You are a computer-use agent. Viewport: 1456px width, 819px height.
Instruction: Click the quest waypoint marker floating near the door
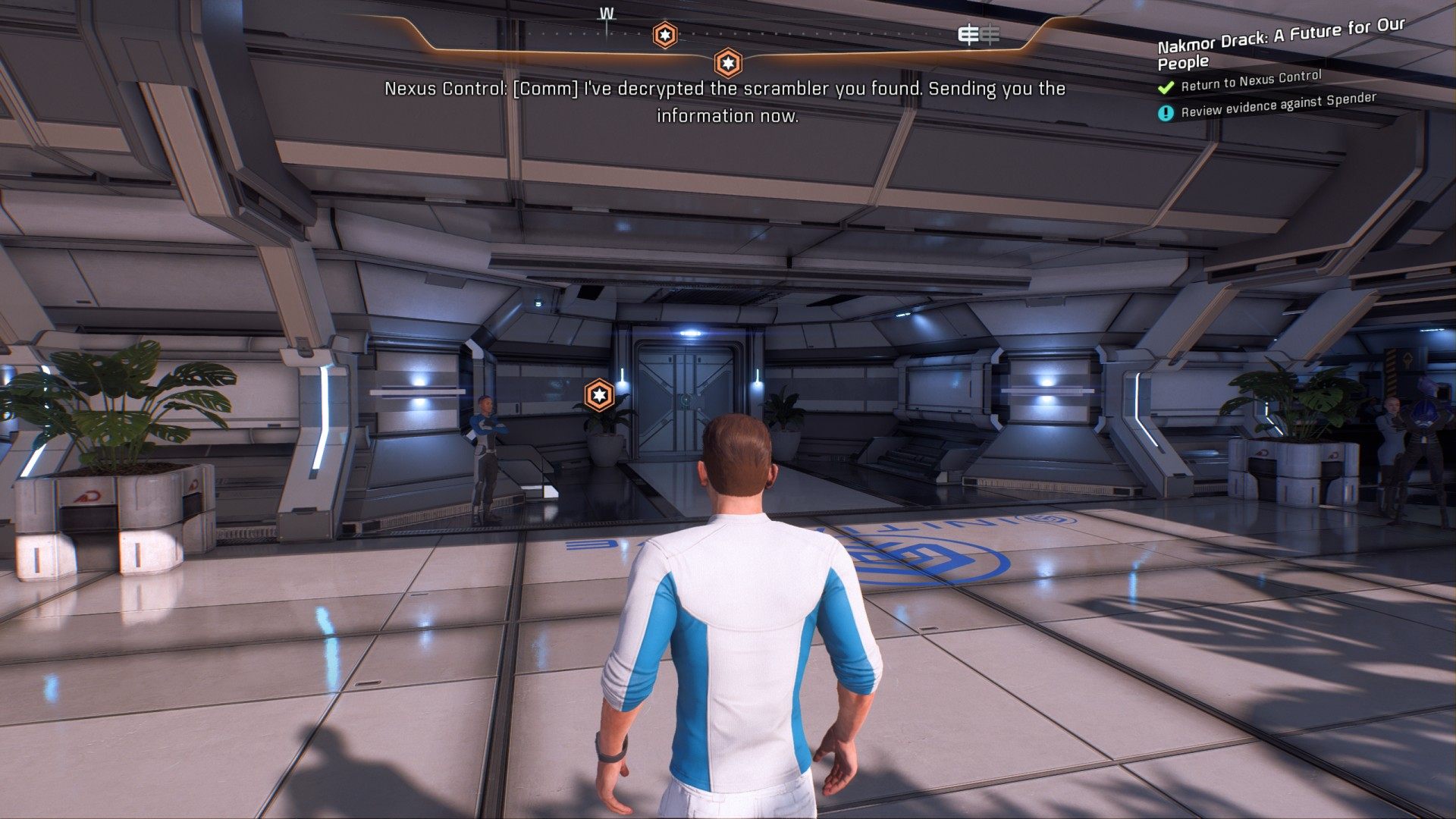[x=599, y=395]
